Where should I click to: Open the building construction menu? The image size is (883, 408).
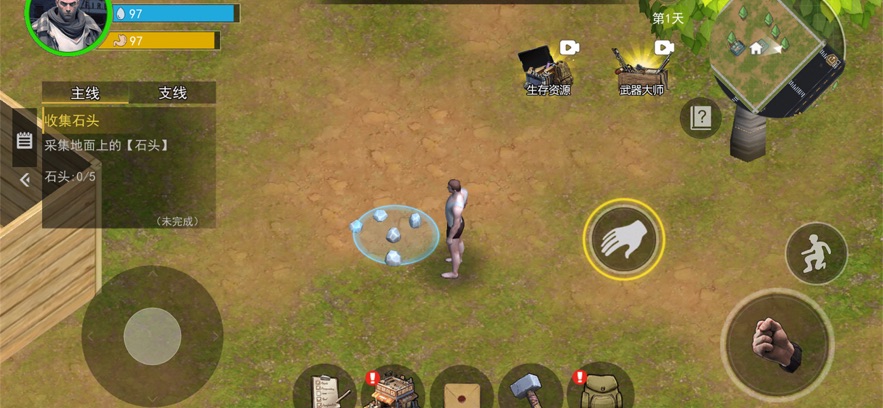pyautogui.click(x=392, y=388)
